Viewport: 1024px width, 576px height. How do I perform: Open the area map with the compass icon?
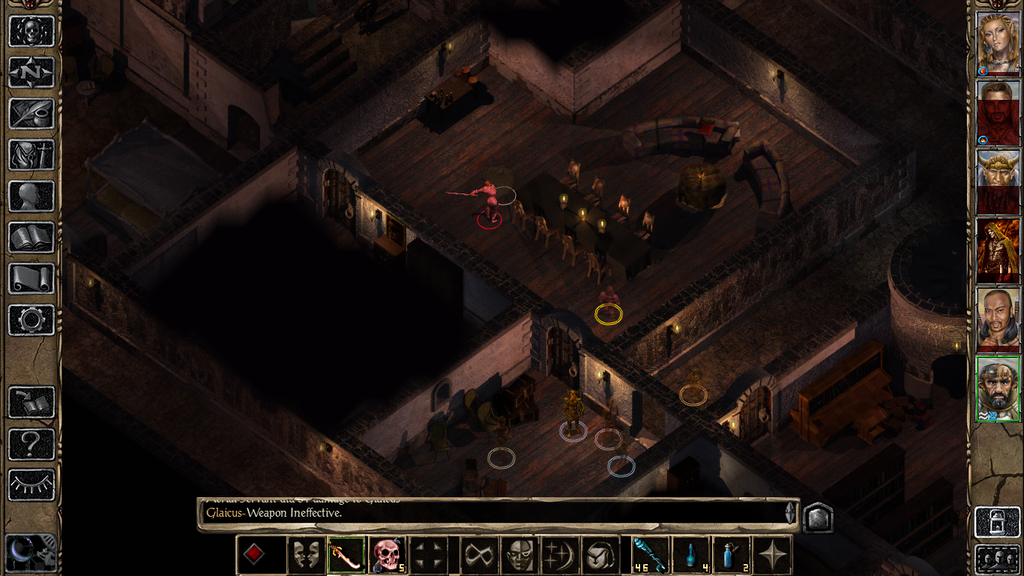click(31, 72)
